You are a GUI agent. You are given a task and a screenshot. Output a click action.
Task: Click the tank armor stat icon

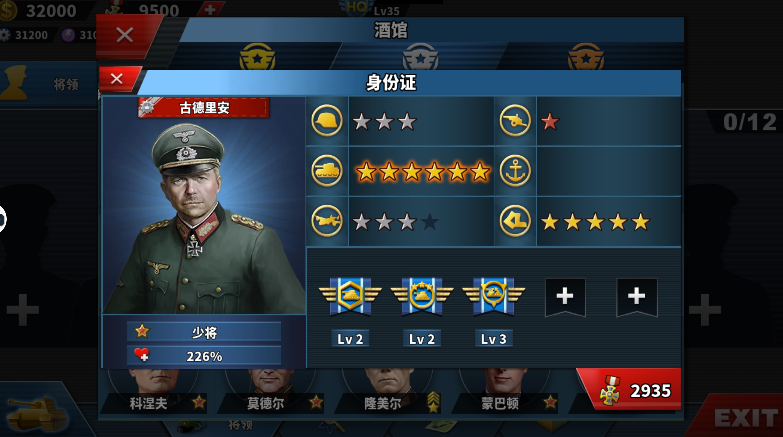coord(327,171)
